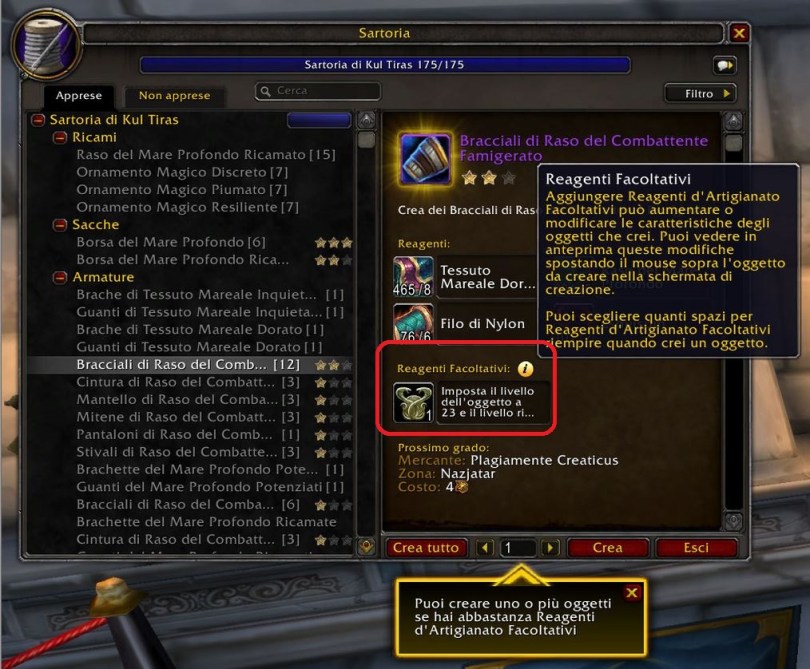The height and width of the screenshot is (669, 810).
Task: Collapse the Sartoria di Kul Tiras category
Action: click(38, 120)
